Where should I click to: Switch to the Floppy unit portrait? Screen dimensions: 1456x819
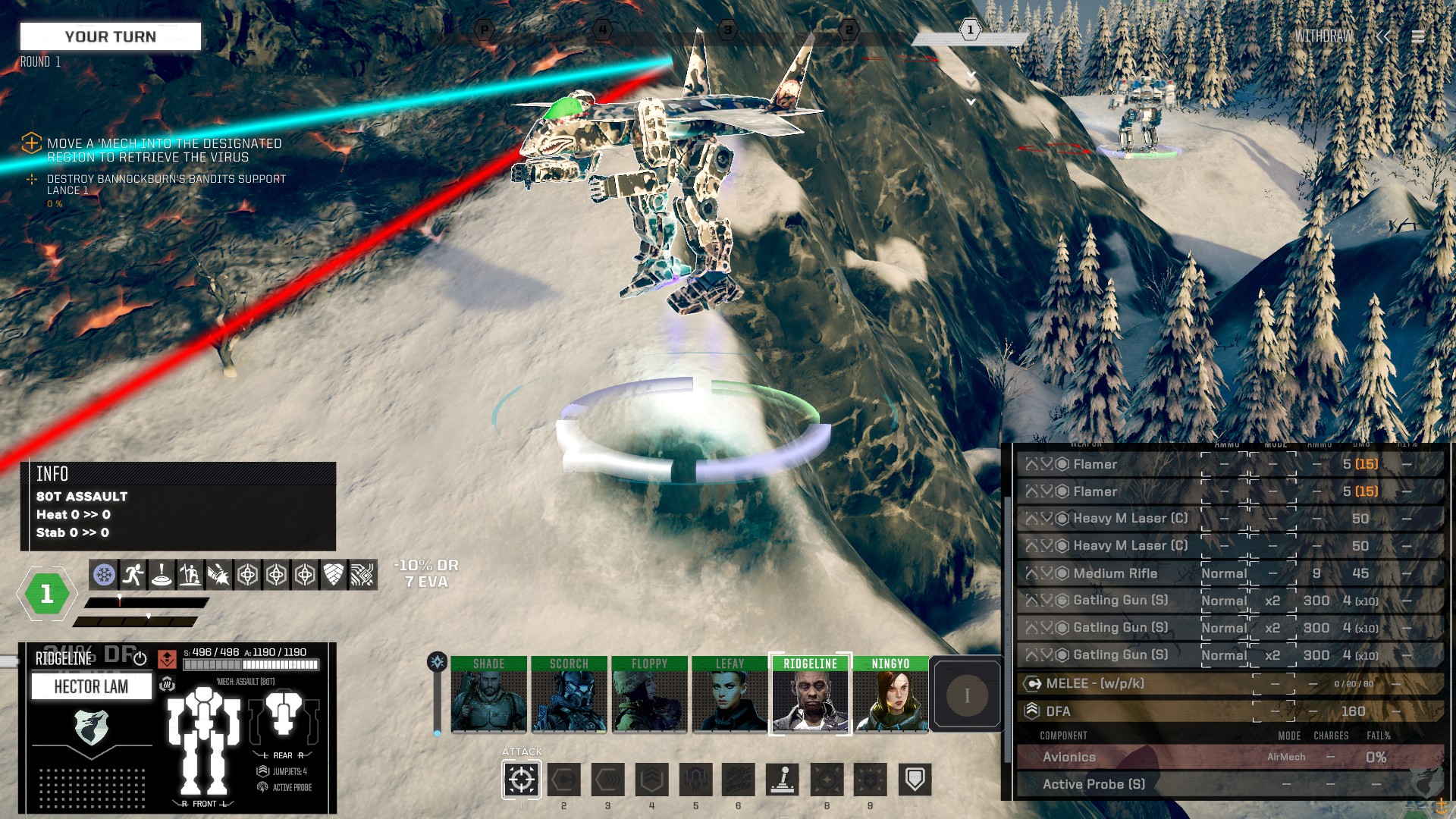649,694
